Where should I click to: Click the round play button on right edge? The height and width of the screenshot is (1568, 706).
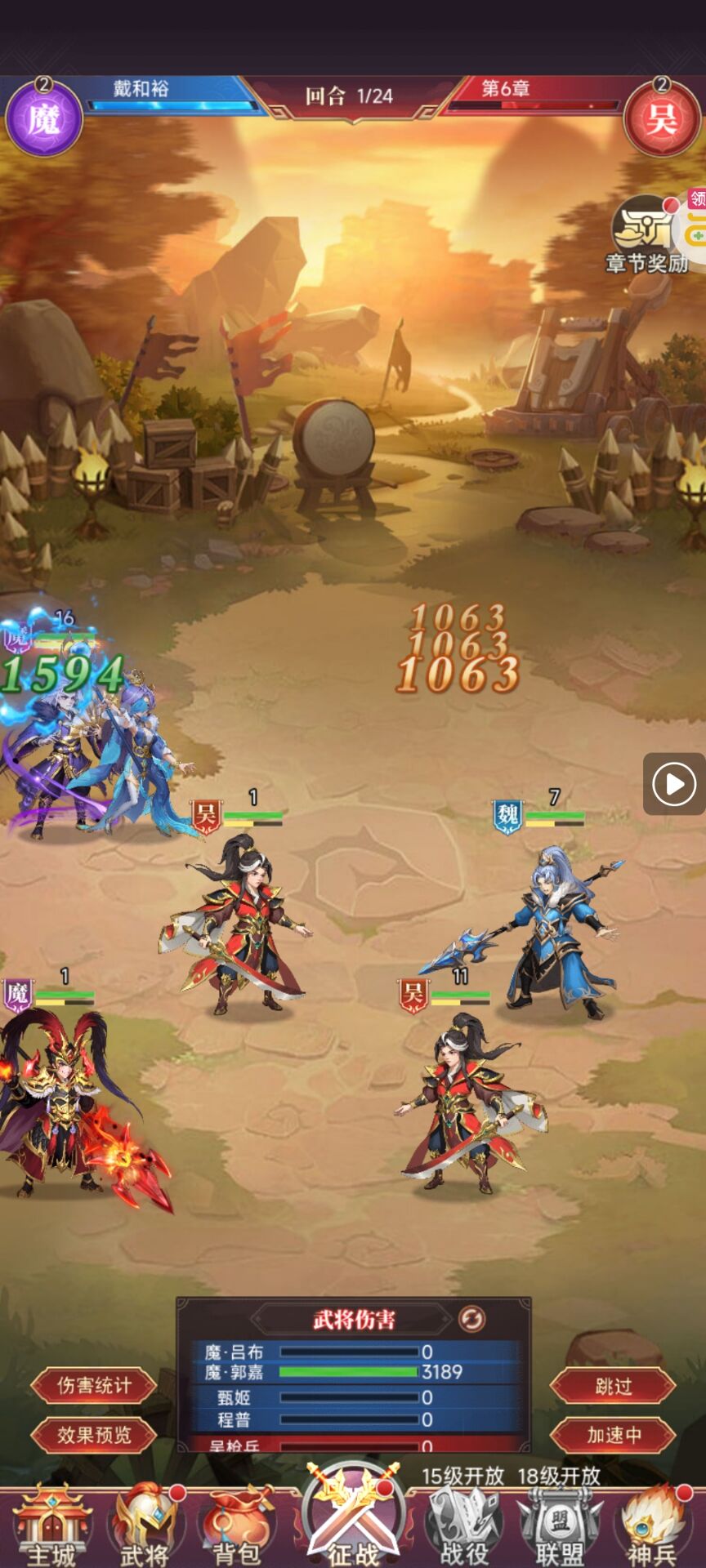[x=673, y=784]
